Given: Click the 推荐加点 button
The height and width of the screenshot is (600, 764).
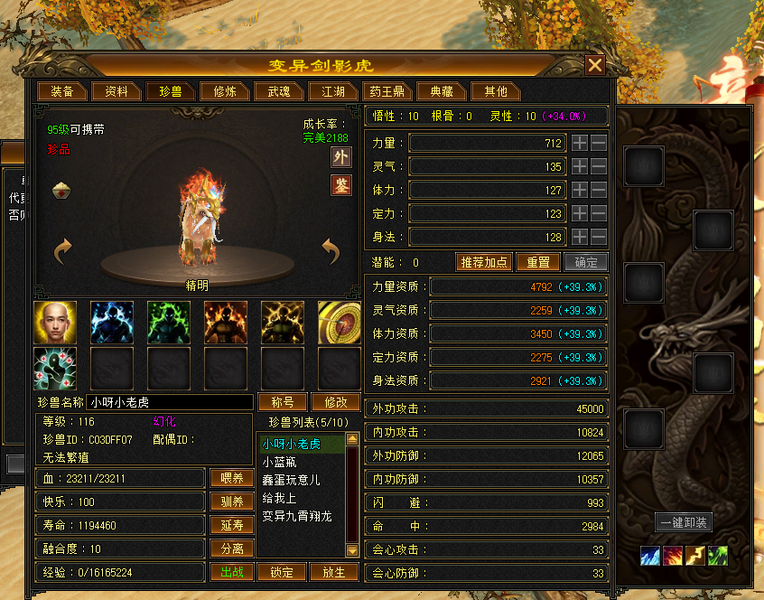Looking at the screenshot, I should [x=484, y=262].
